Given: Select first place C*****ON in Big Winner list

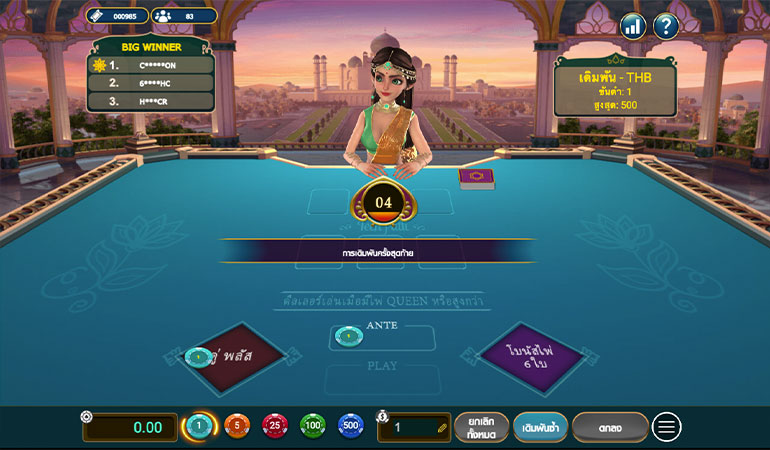Looking at the screenshot, I should click(x=151, y=65).
